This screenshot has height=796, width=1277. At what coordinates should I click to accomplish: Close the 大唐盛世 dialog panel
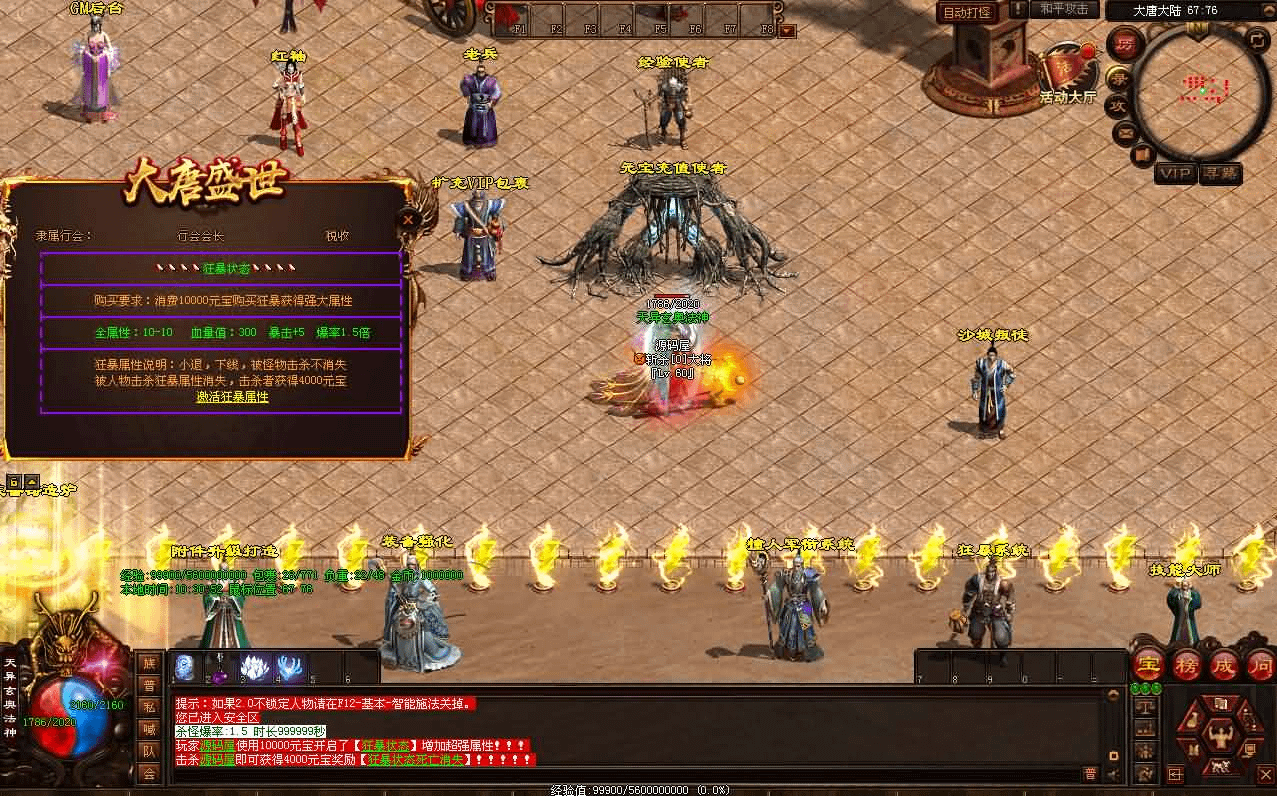408,220
